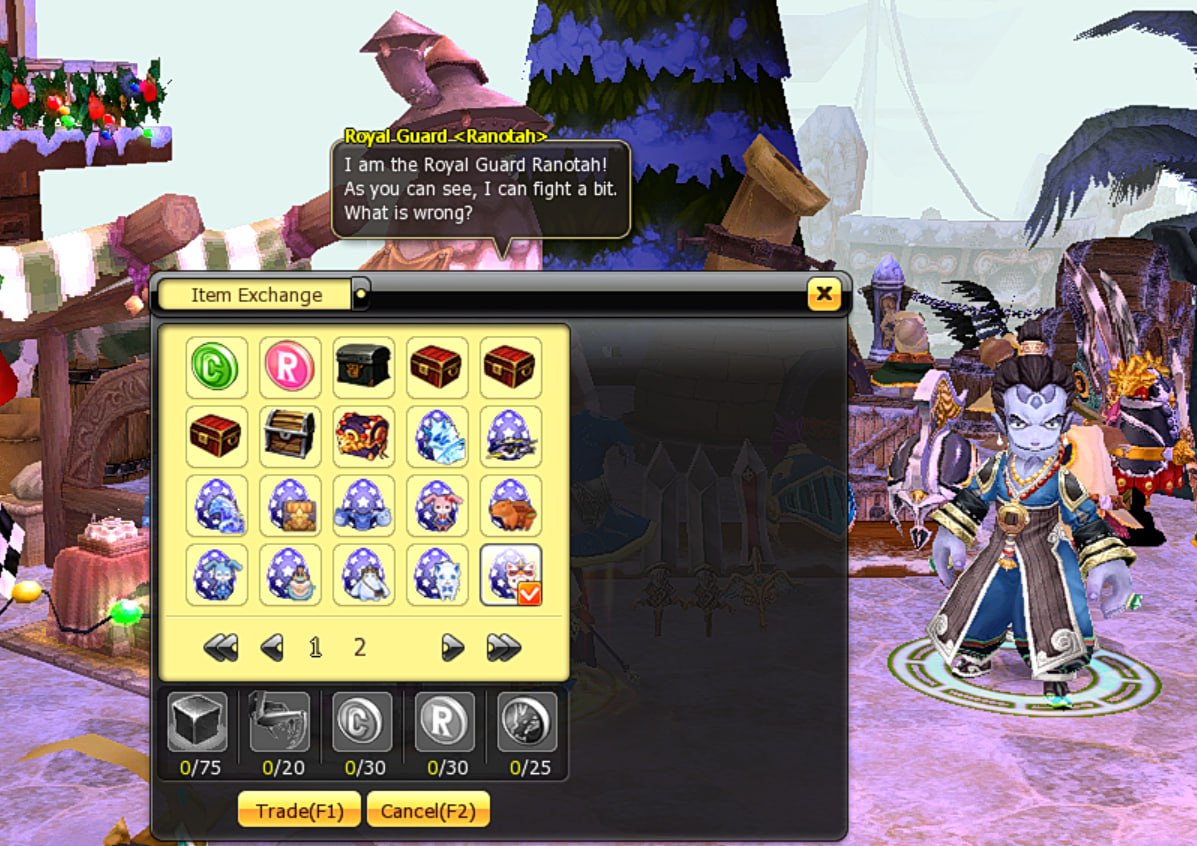This screenshot has width=1197, height=846.
Task: Choose the white cat pet egg
Action: [437, 575]
